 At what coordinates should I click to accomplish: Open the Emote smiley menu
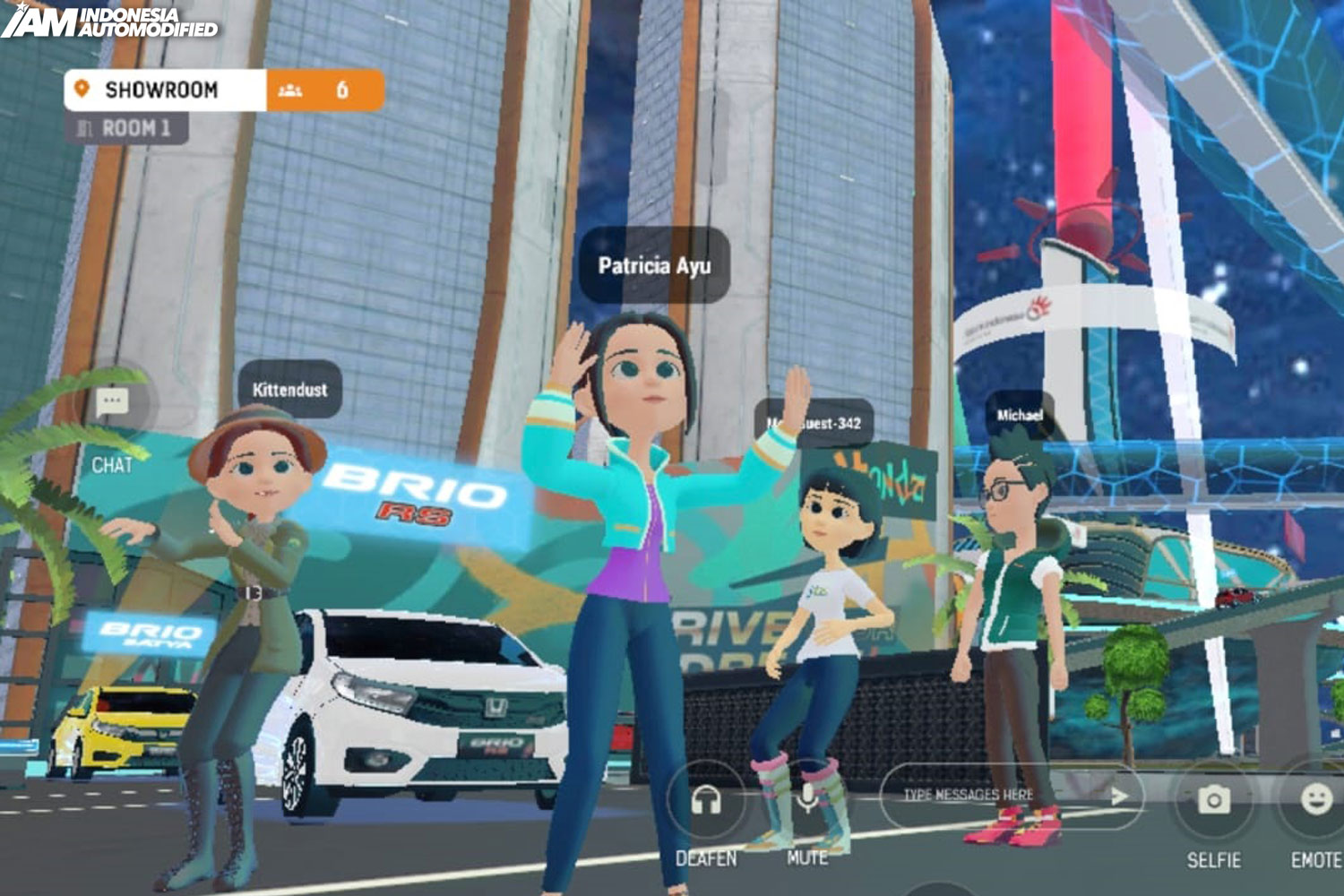pos(1315,800)
